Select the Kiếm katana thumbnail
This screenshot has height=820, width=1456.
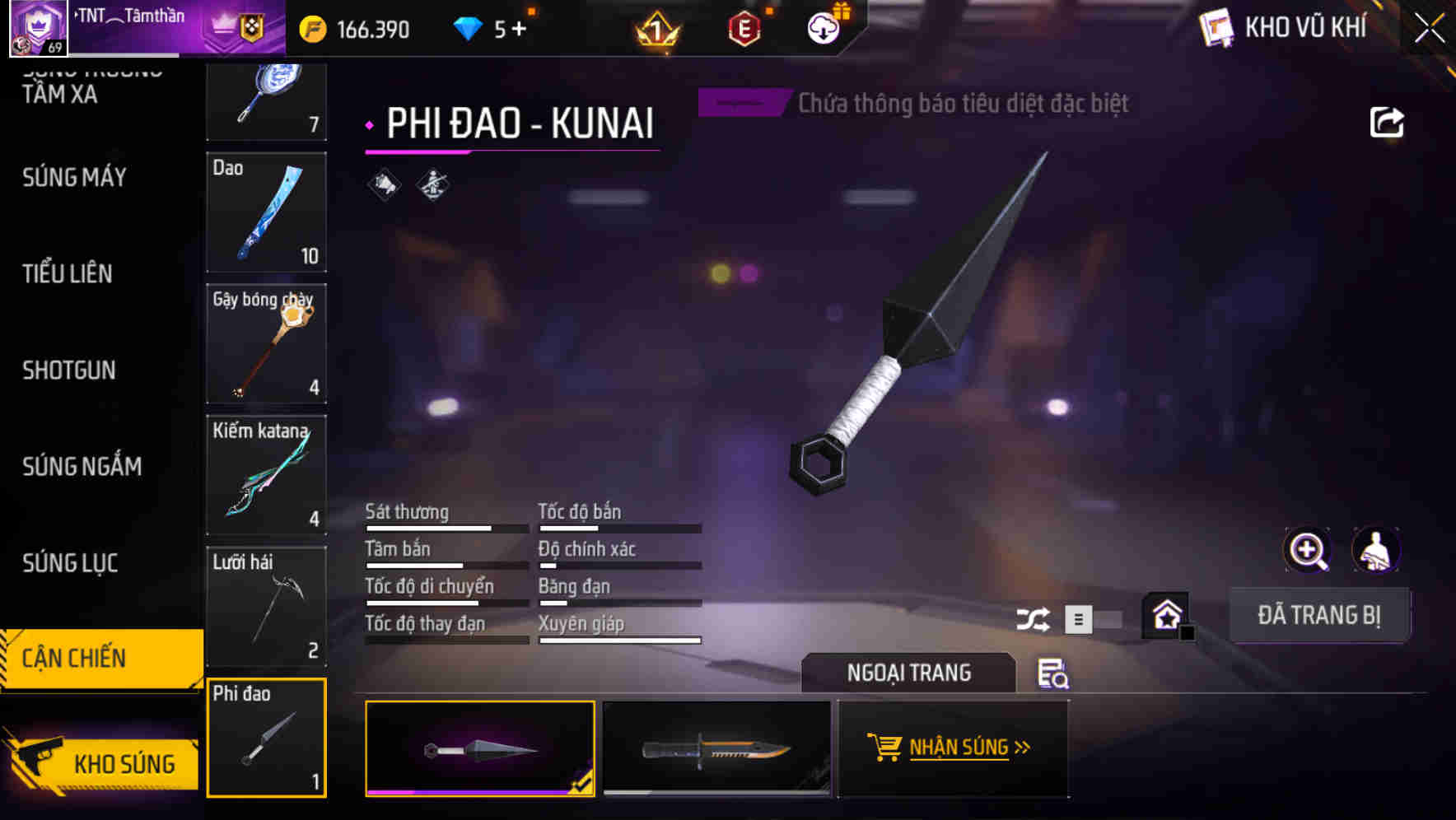tap(266, 476)
